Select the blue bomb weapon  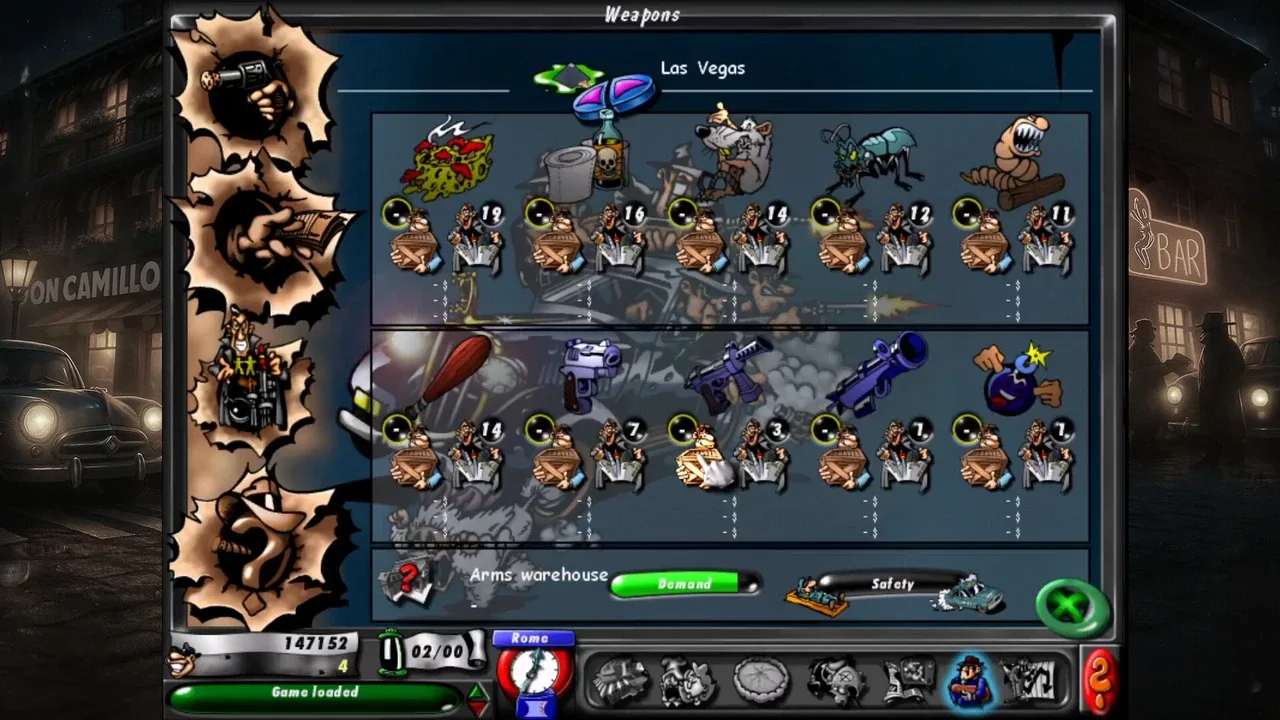click(x=1015, y=378)
